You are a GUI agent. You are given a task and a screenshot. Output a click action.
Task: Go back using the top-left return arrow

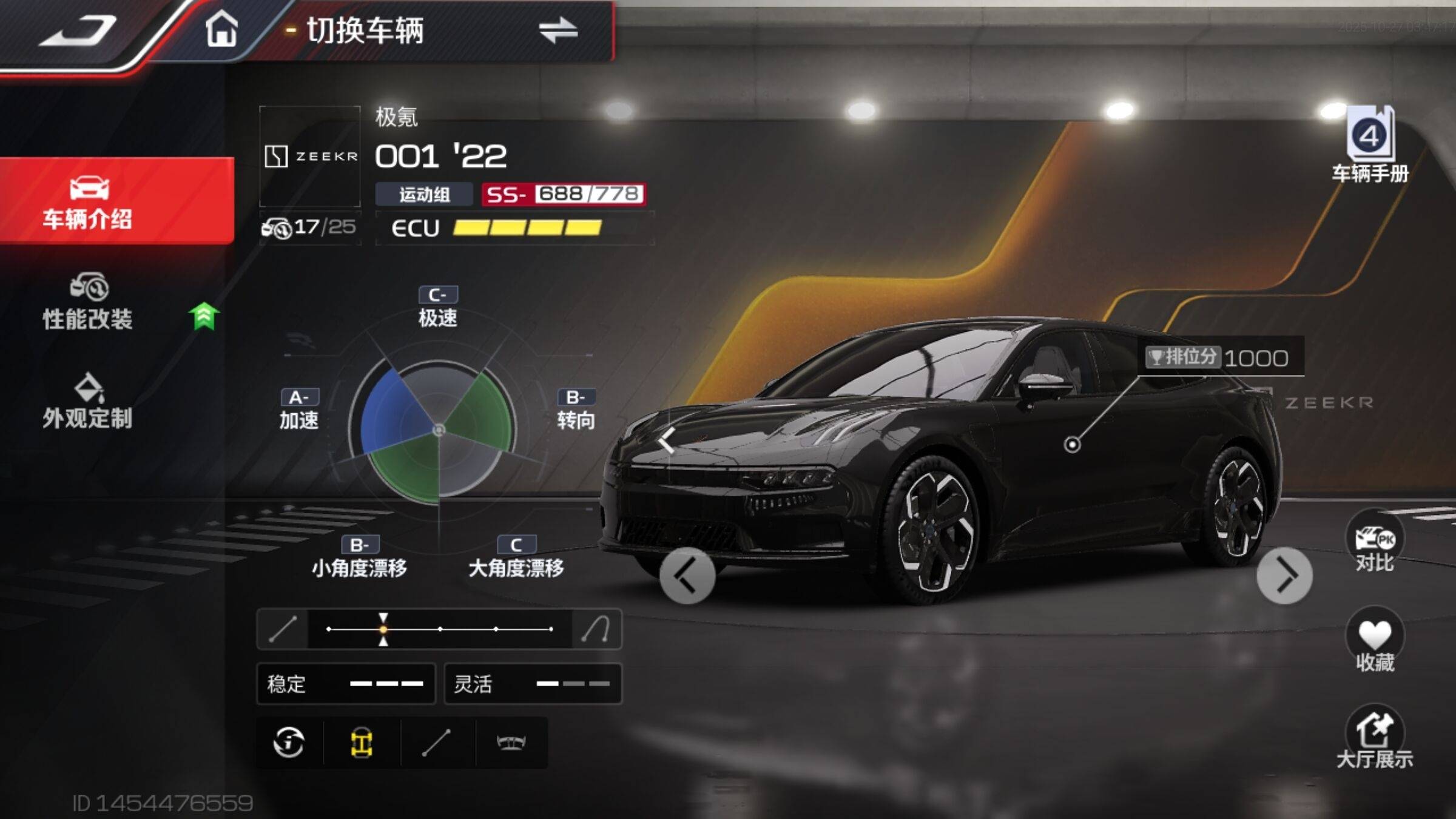click(x=79, y=30)
